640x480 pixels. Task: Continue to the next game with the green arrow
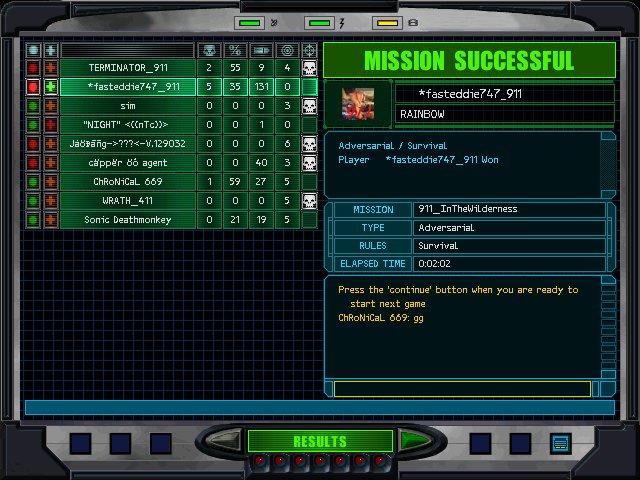point(411,441)
